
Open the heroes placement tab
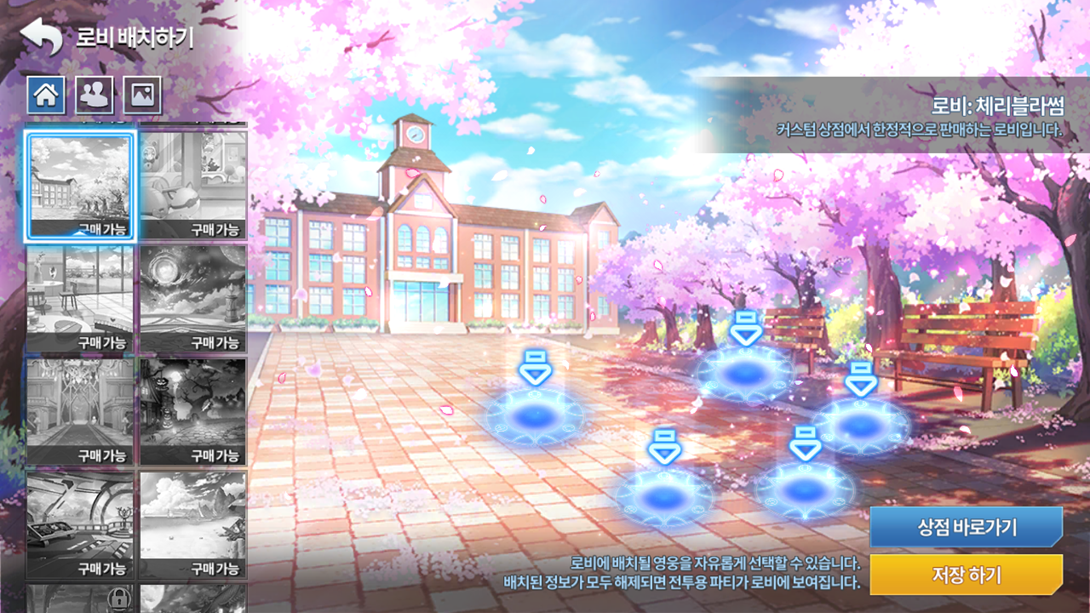pos(94,95)
